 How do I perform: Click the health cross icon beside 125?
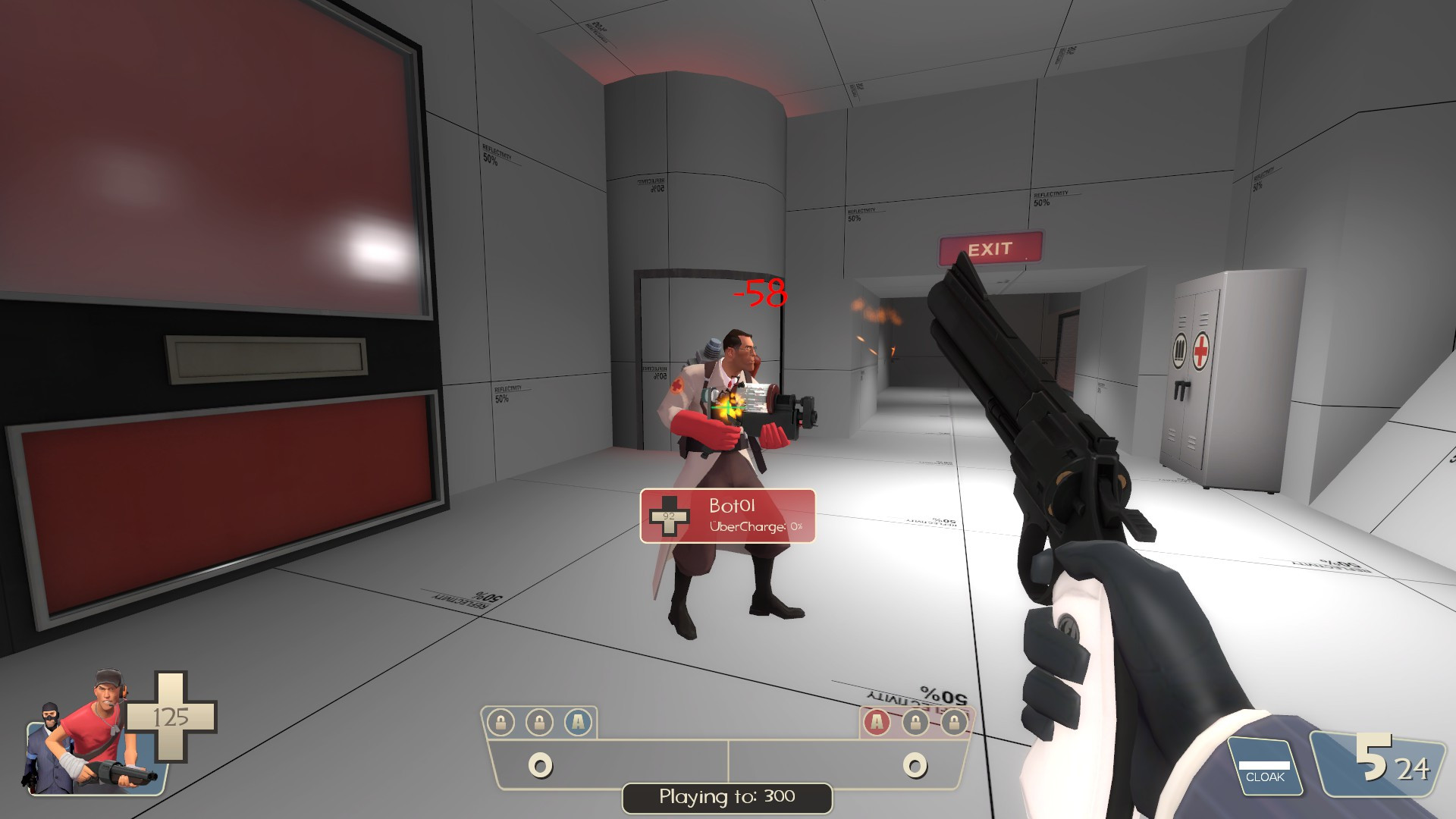coord(173,717)
